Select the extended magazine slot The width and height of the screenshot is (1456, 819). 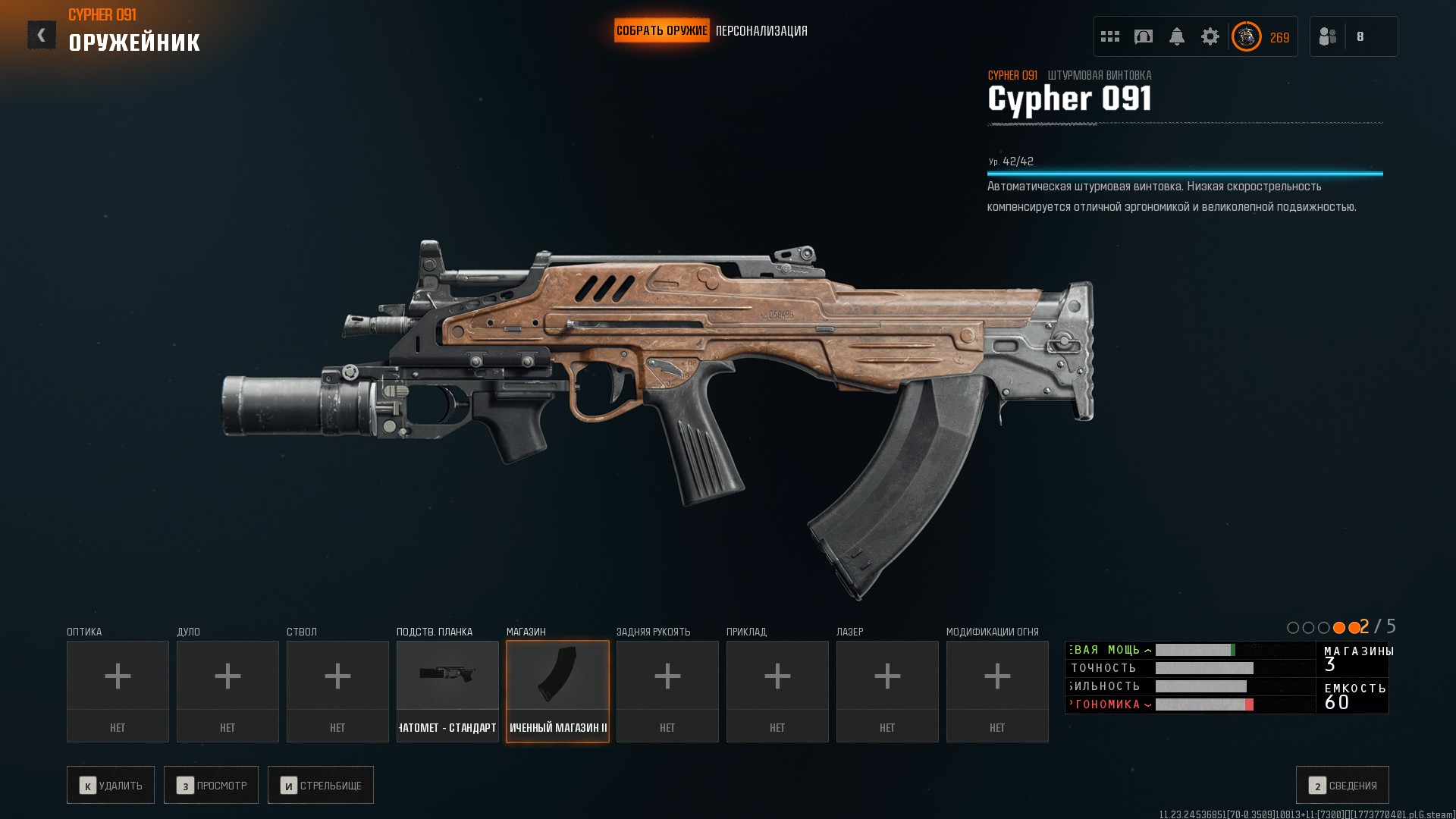pyautogui.click(x=557, y=691)
